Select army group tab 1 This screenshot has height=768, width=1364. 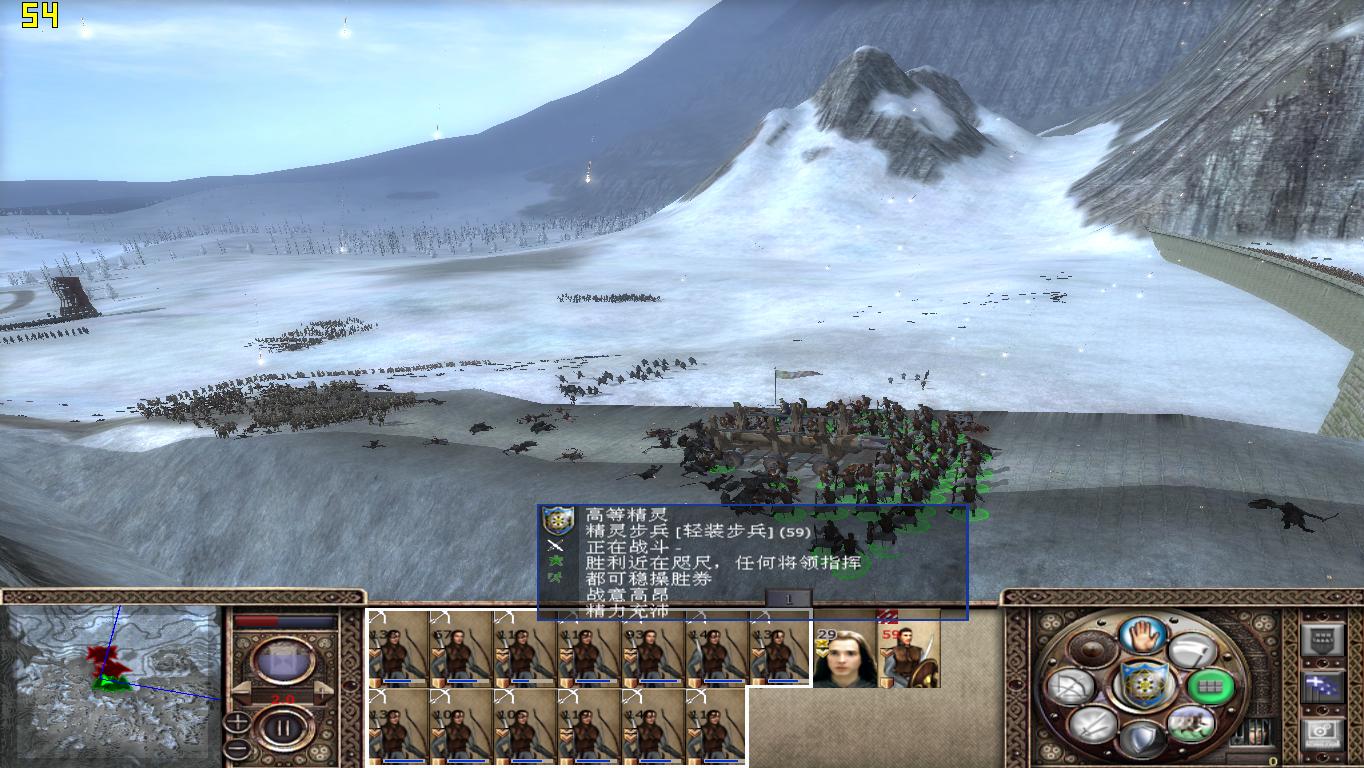tap(788, 598)
